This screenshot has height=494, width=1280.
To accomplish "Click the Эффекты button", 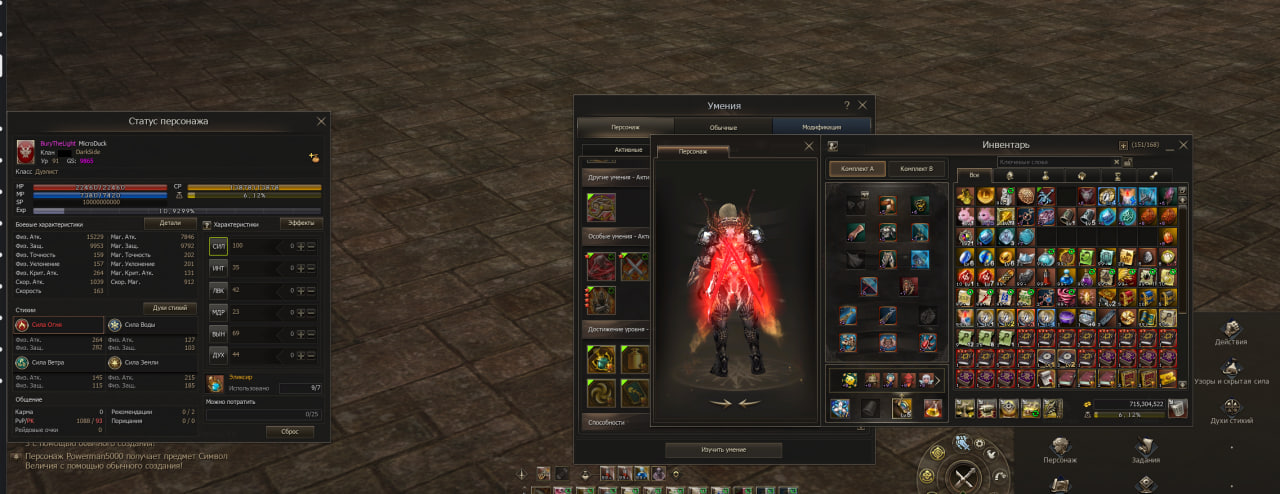I will 300,224.
